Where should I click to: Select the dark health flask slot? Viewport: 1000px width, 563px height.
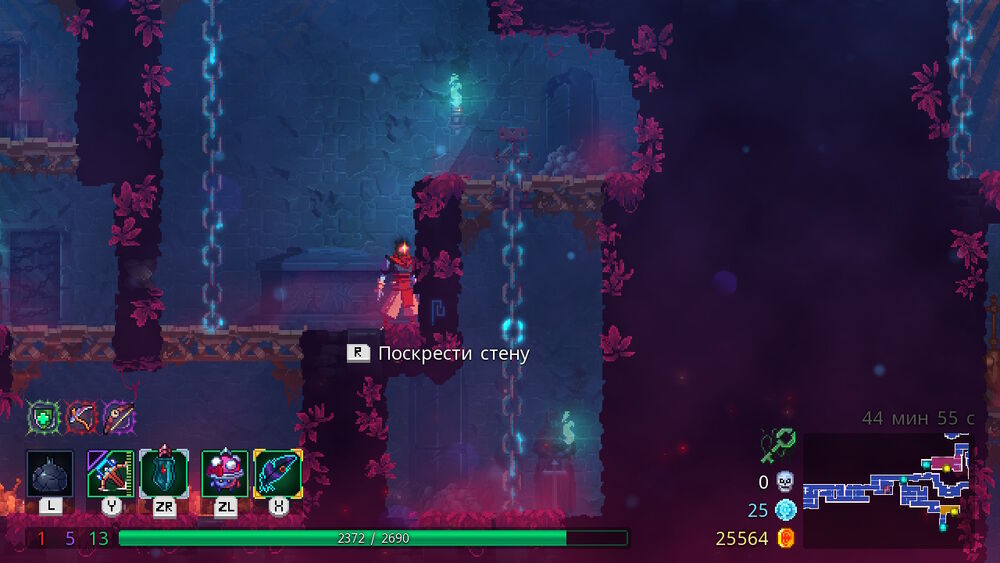pyautogui.click(x=49, y=473)
